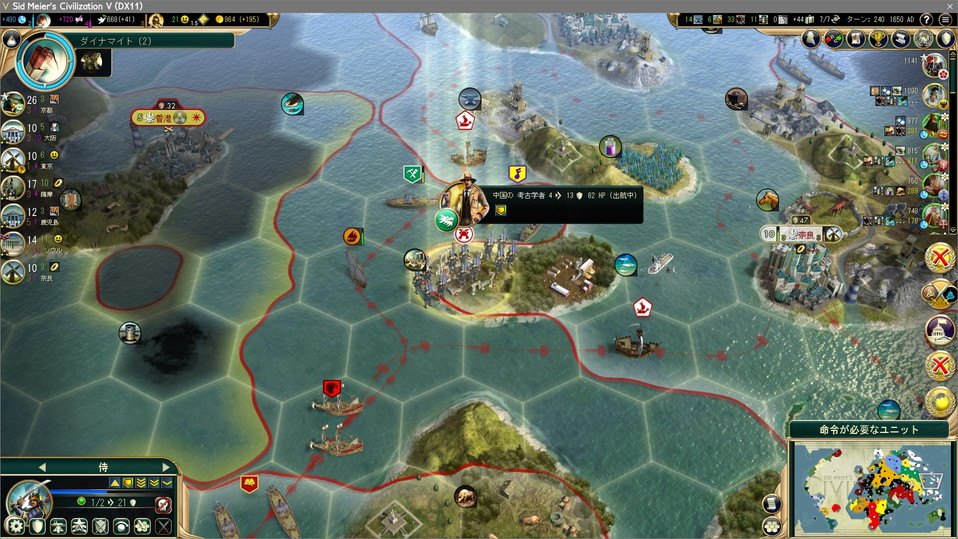958x539 pixels.
Task: Open the diplomacy overview red-green arrows icon
Action: click(833, 39)
